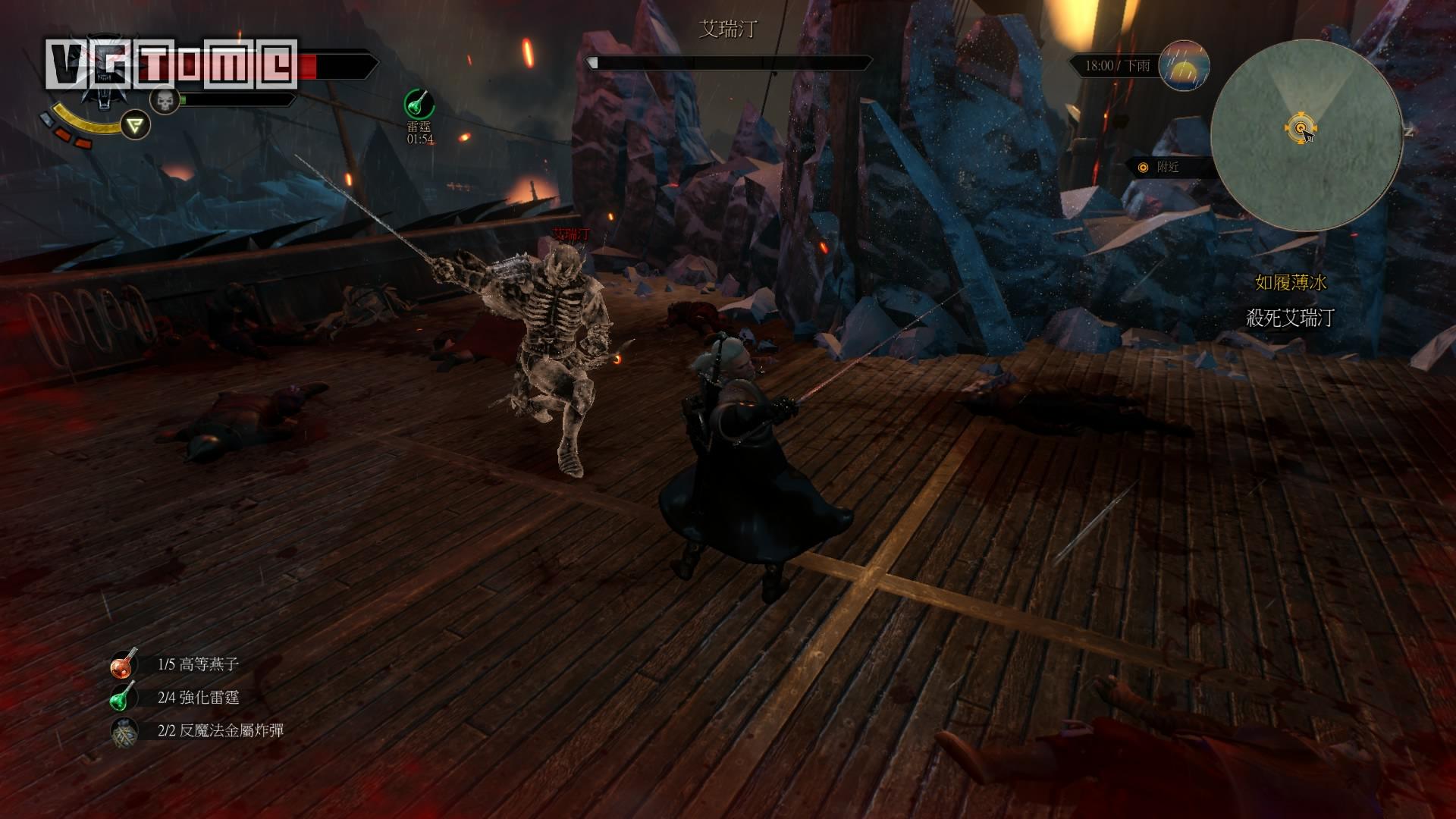Select the Dimeritium bomb slot

[x=124, y=731]
